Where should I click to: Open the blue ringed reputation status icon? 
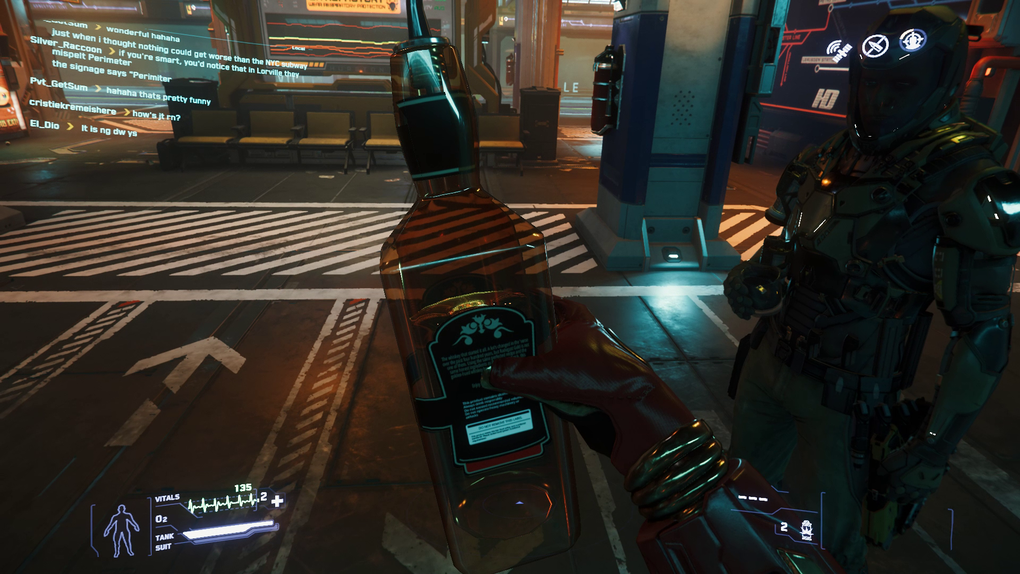911,40
